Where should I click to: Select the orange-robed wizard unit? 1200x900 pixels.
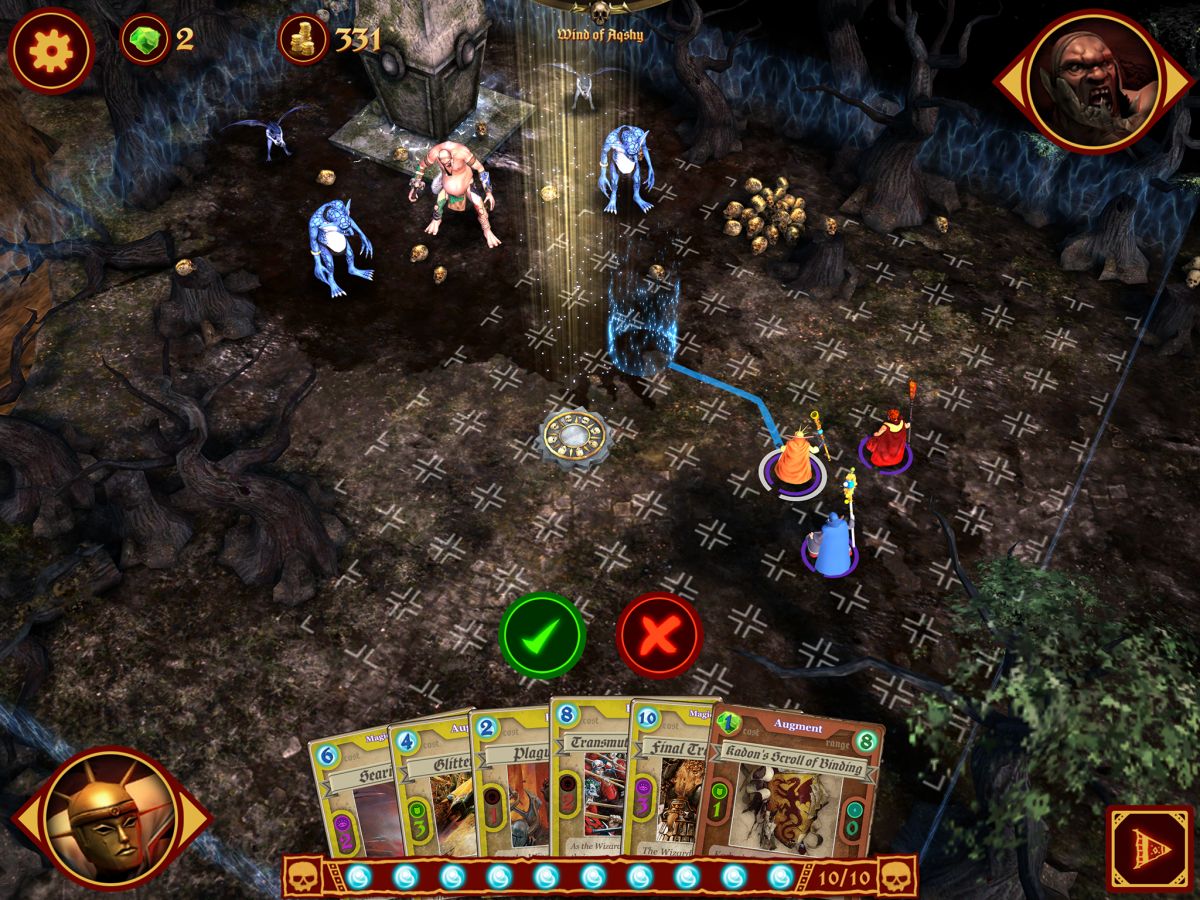tap(795, 462)
